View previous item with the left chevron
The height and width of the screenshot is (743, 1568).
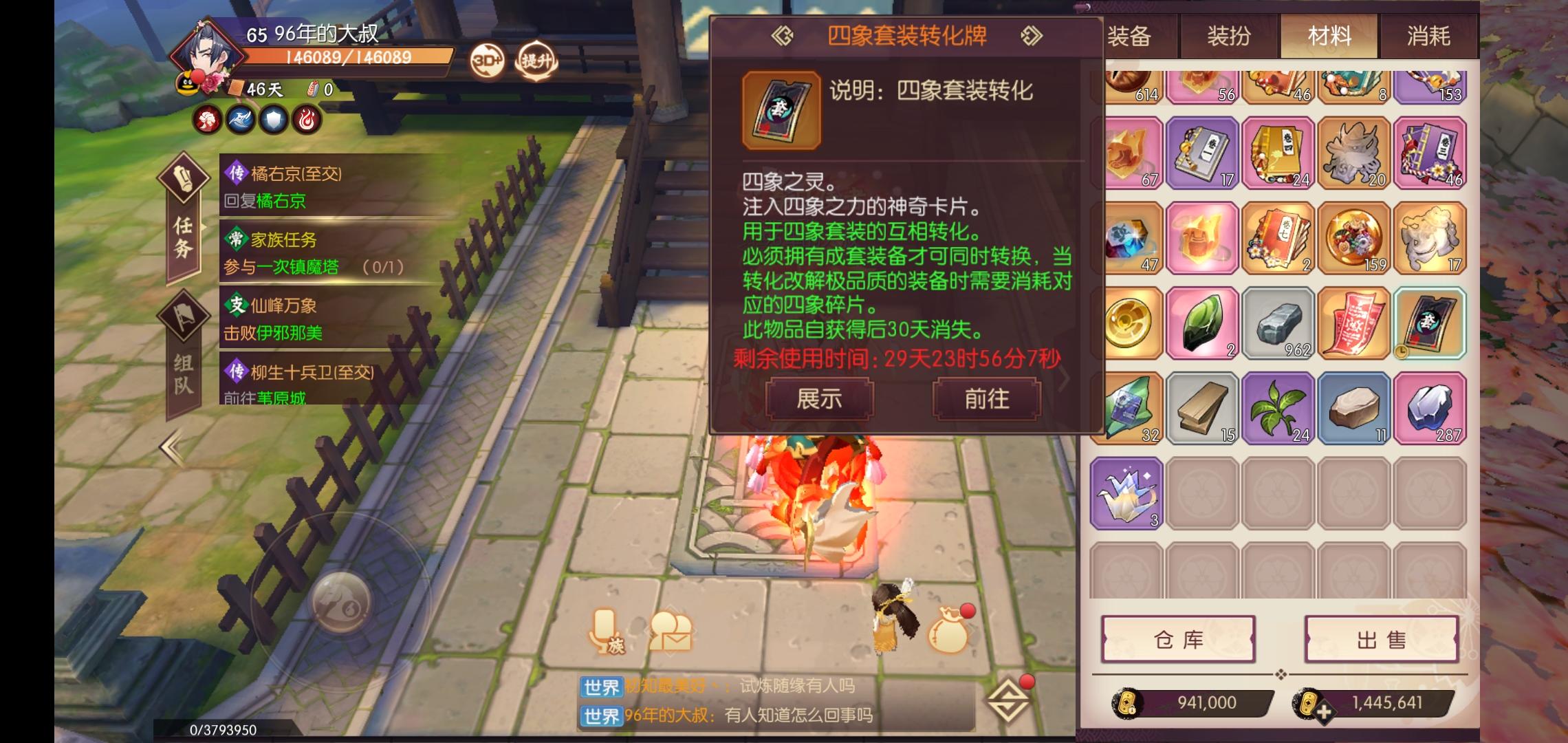781,36
